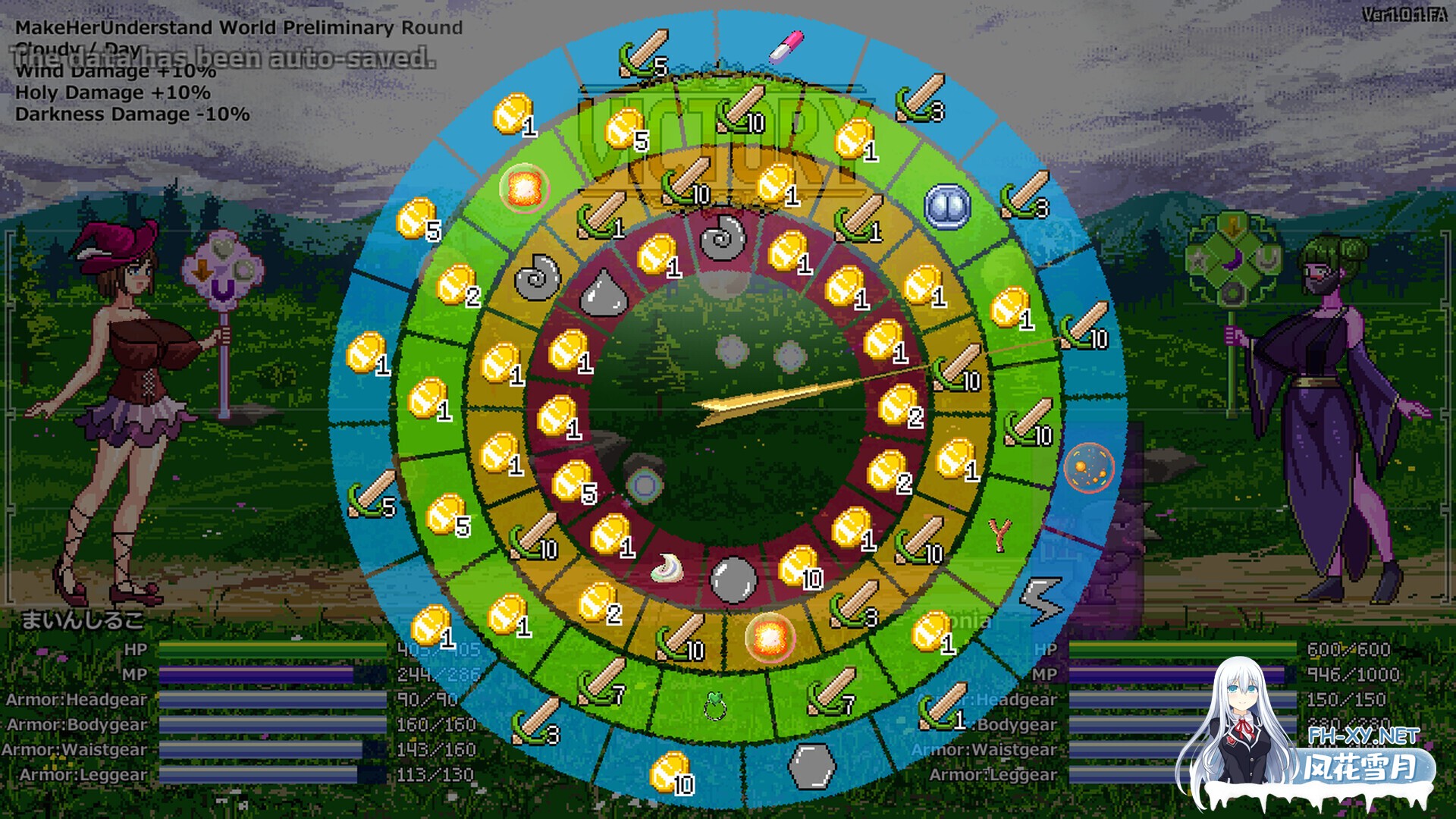This screenshot has height=819, width=1456.
Task: Select the red Y-shaped wheel icon
Action: [1000, 535]
